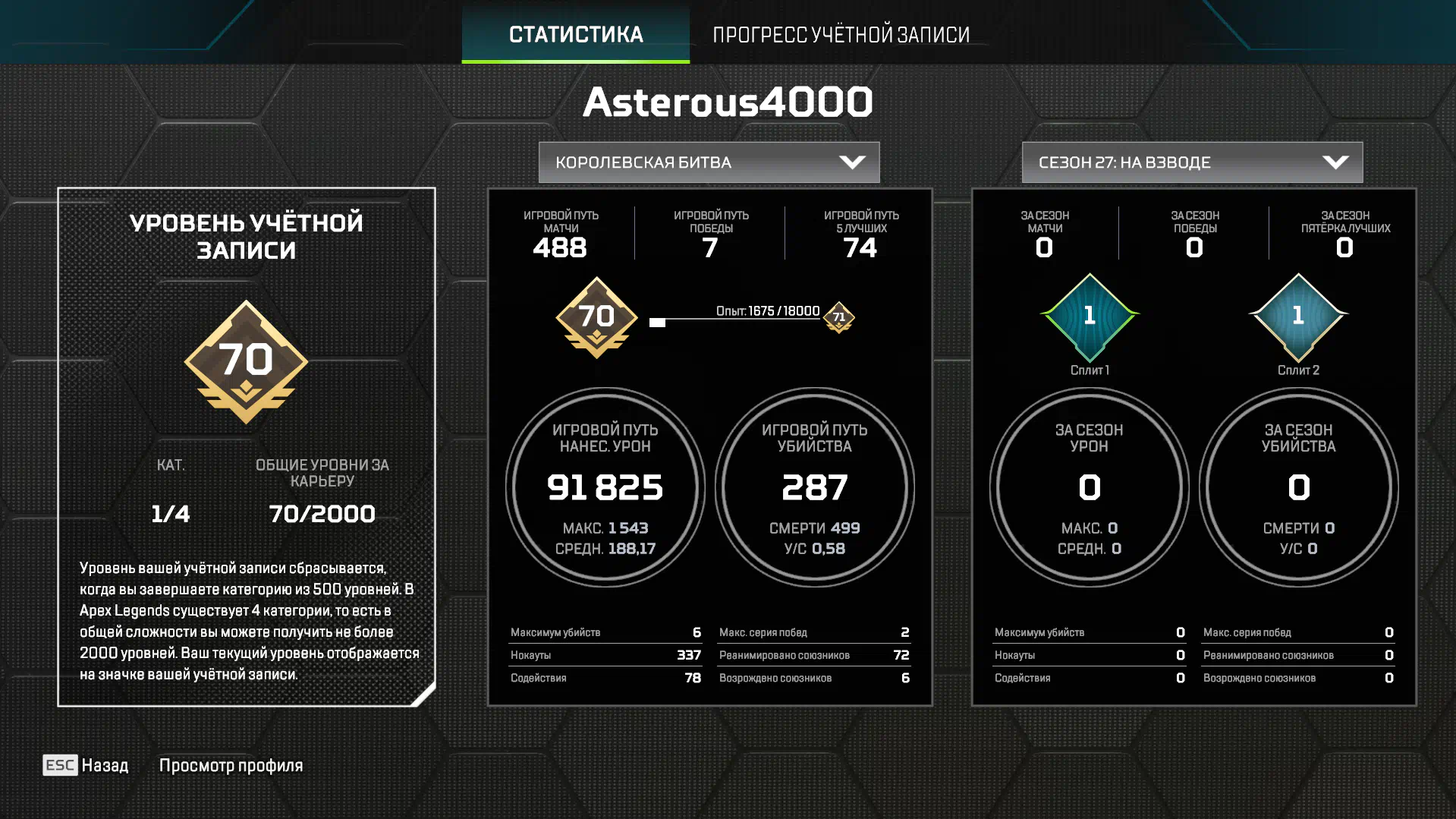The height and width of the screenshot is (819, 1456).
Task: Switch to the Статистика tab
Action: (575, 34)
